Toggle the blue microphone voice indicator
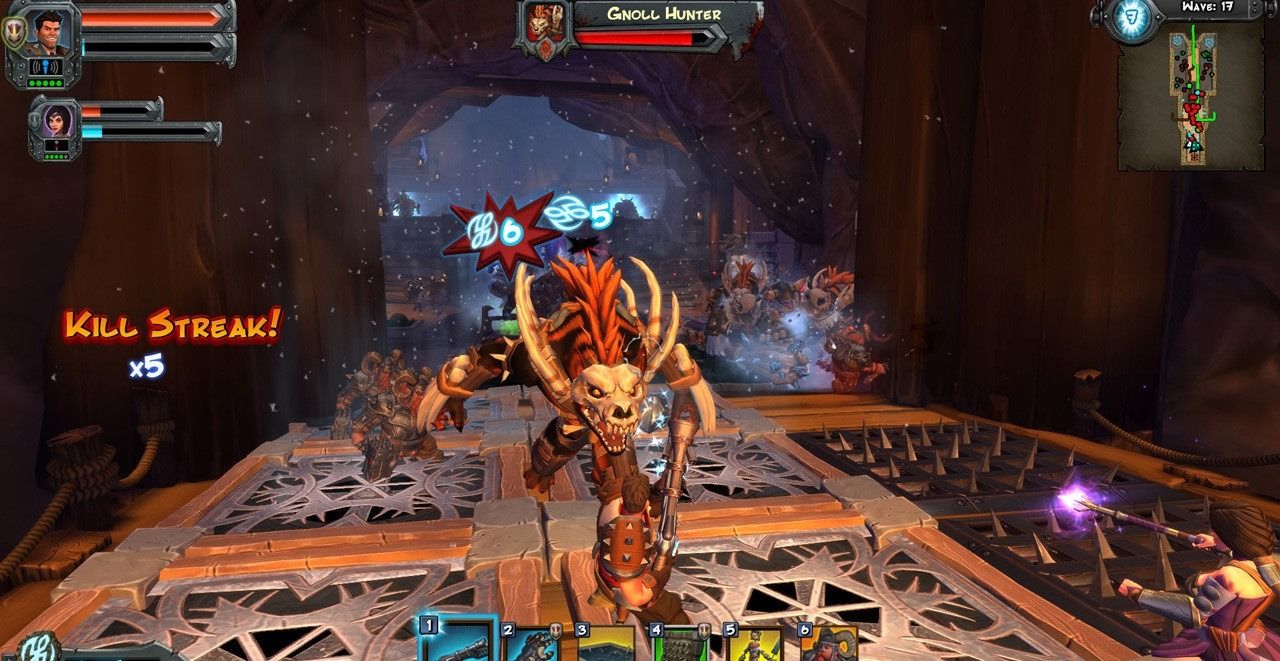This screenshot has width=1280, height=661. point(46,68)
